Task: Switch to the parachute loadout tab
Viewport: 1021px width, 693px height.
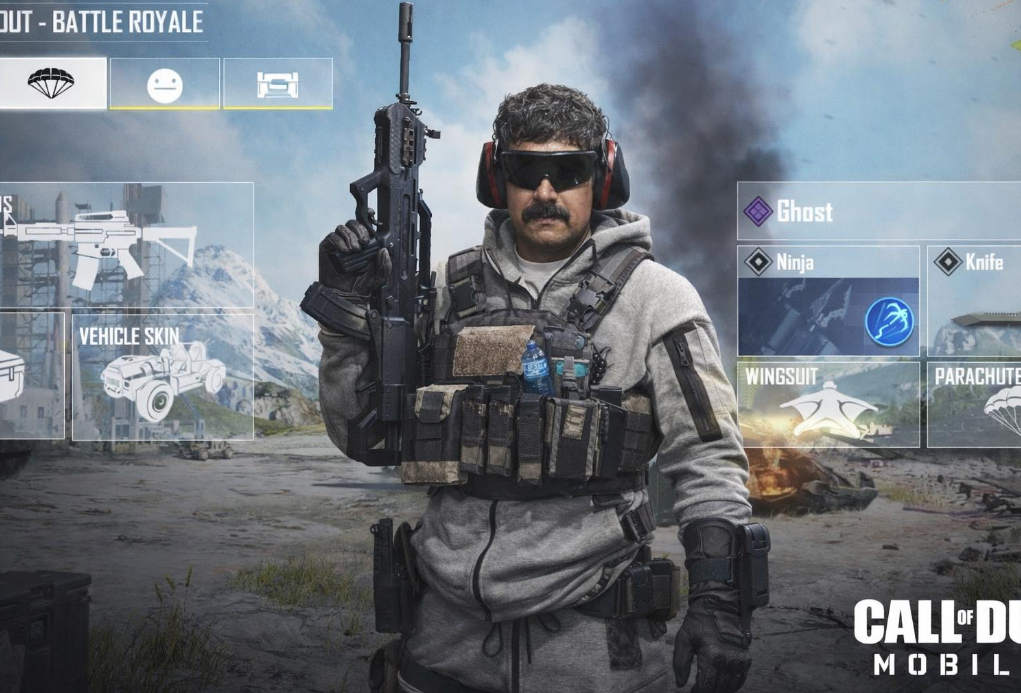Action: pos(52,83)
